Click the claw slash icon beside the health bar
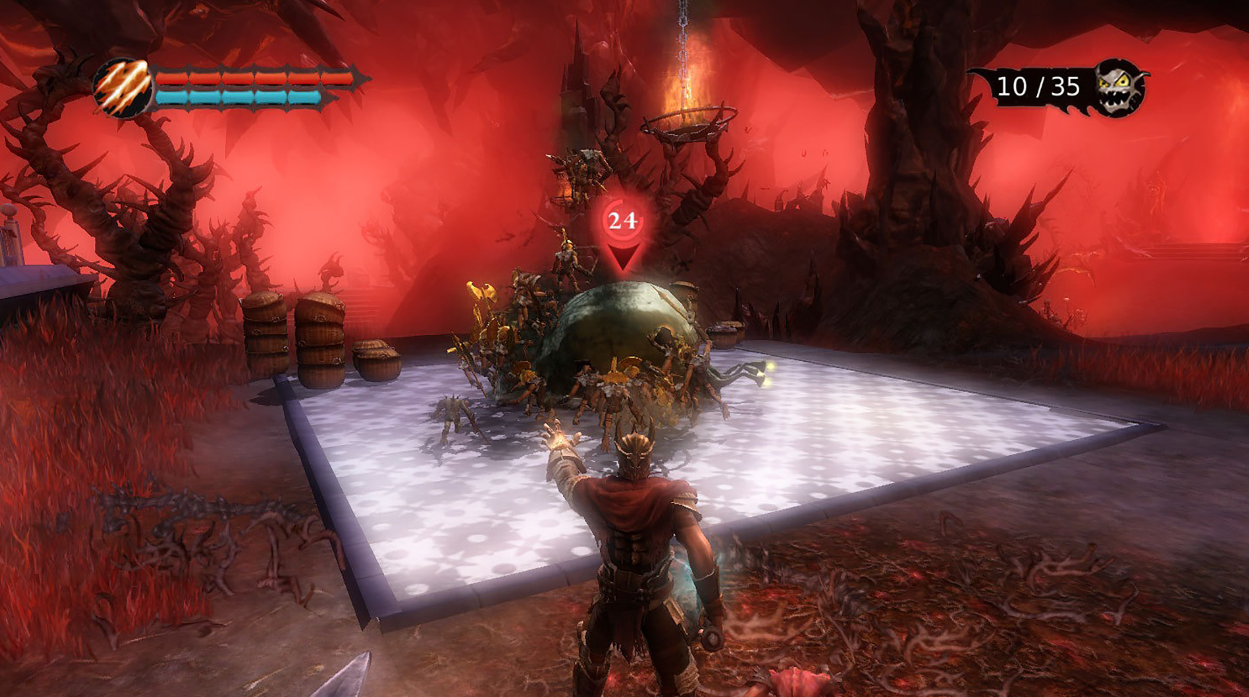 click(123, 87)
